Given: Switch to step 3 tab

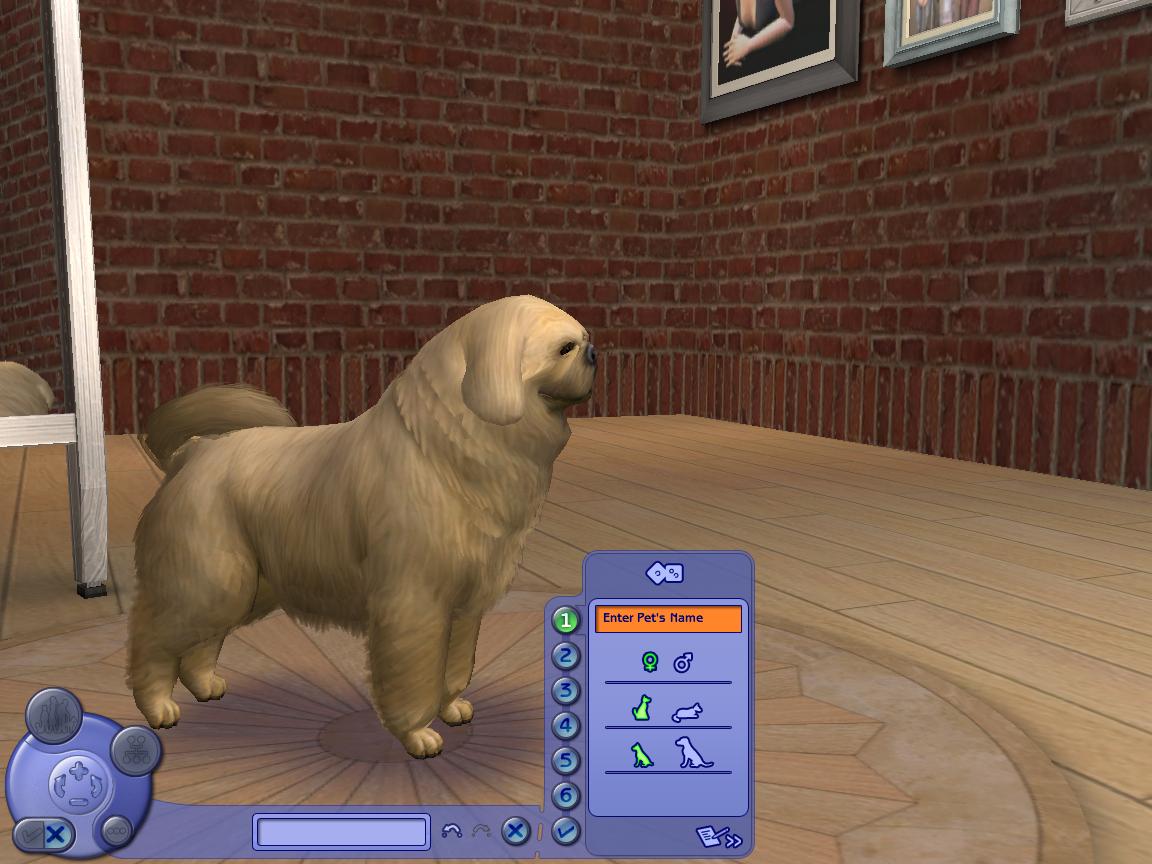Looking at the screenshot, I should [566, 691].
